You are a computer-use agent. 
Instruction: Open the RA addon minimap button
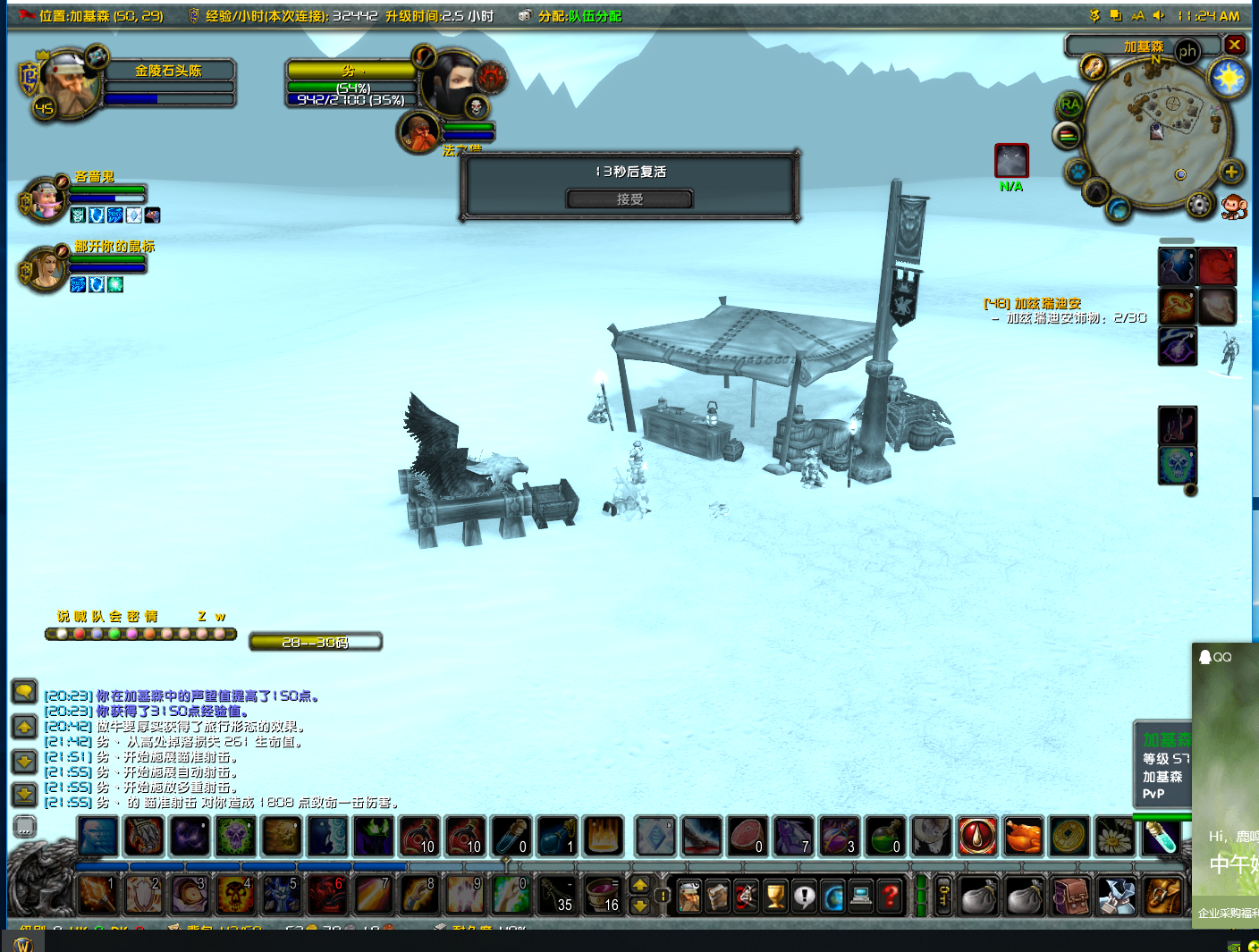[x=1069, y=105]
